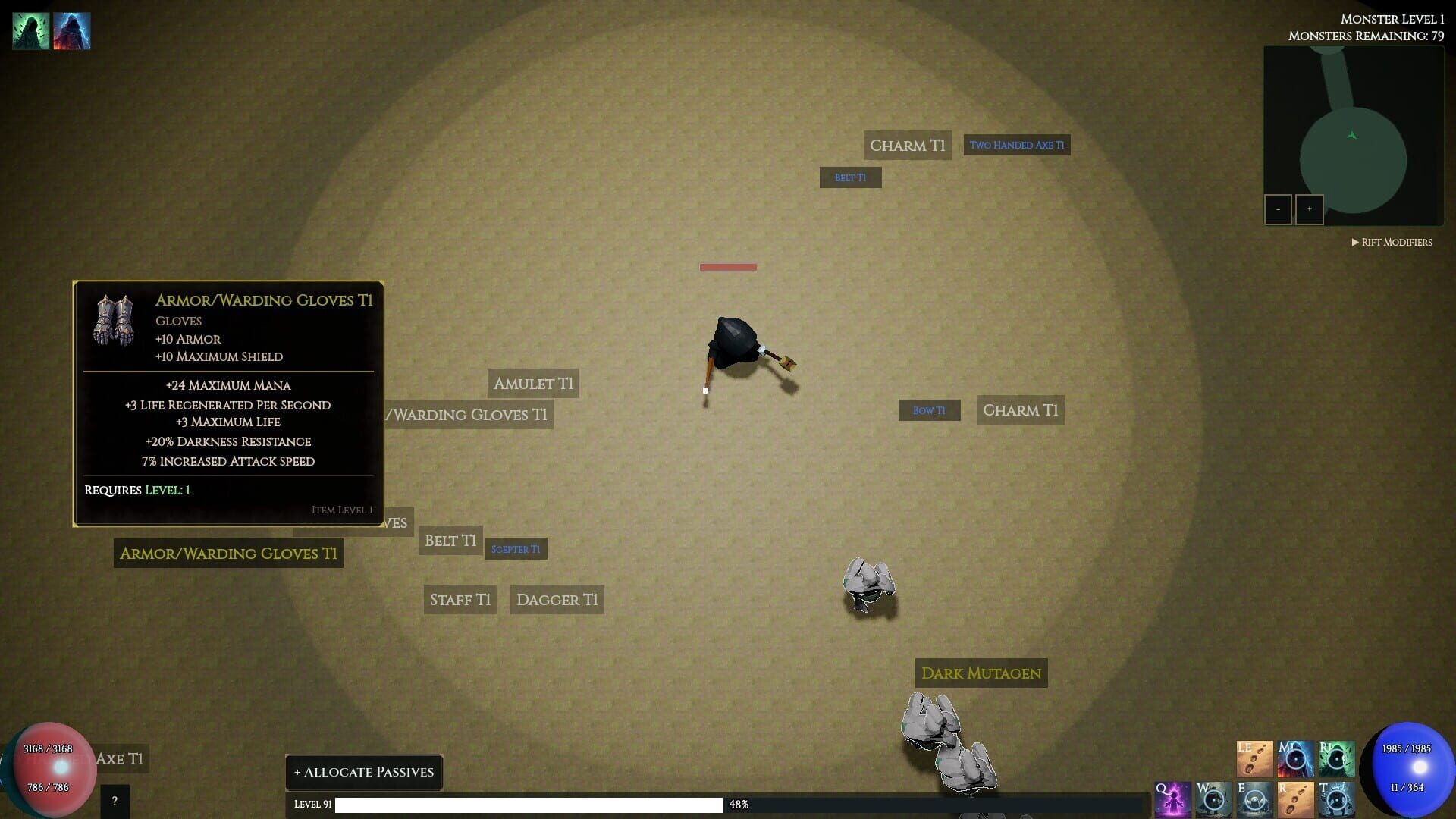The height and width of the screenshot is (819, 1456).
Task: Pick up the Dark Mutagen item
Action: coord(981,673)
